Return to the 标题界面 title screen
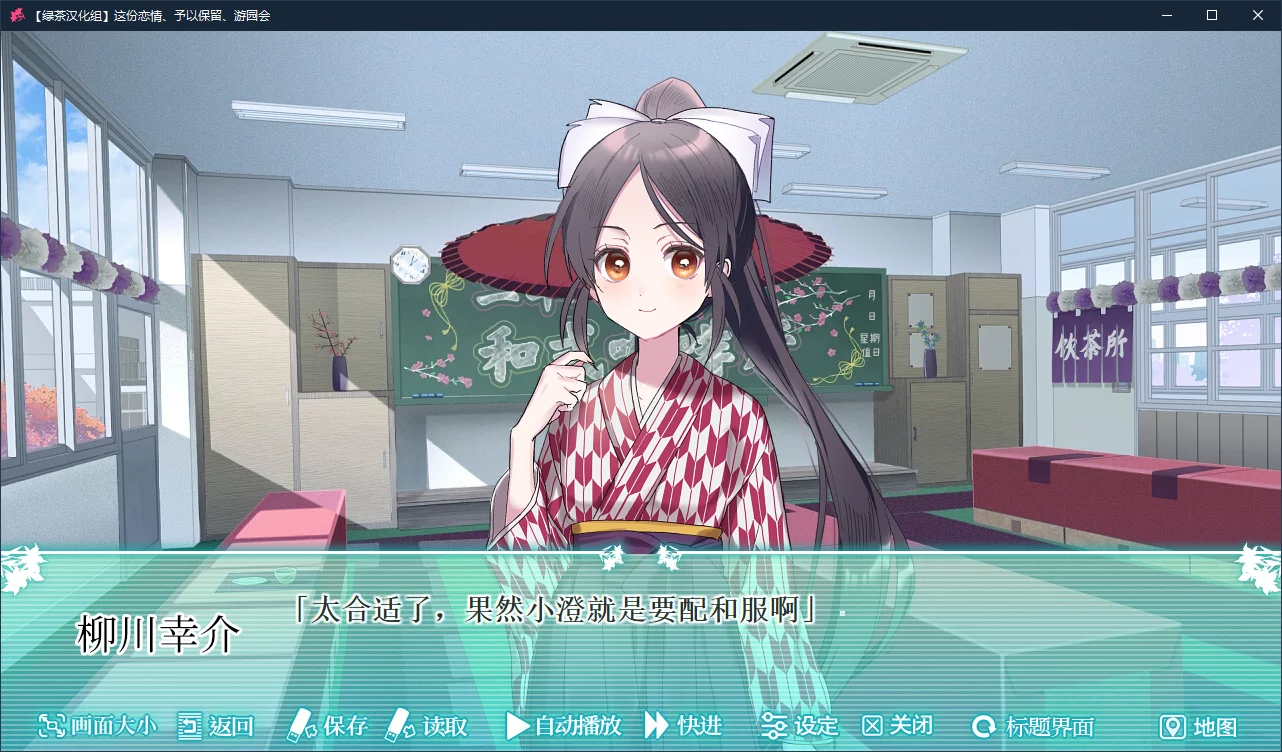Viewport: 1282px width, 752px height. 1034,726
